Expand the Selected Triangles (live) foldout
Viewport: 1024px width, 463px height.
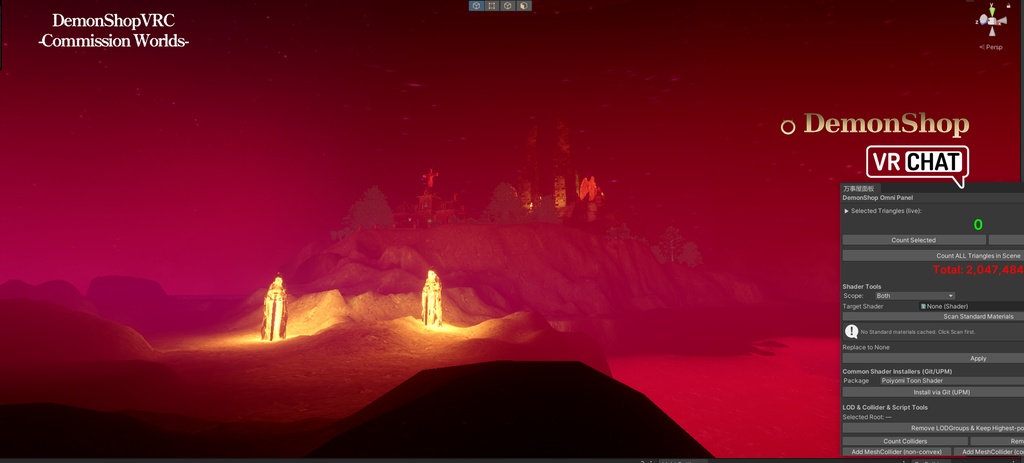coord(847,211)
